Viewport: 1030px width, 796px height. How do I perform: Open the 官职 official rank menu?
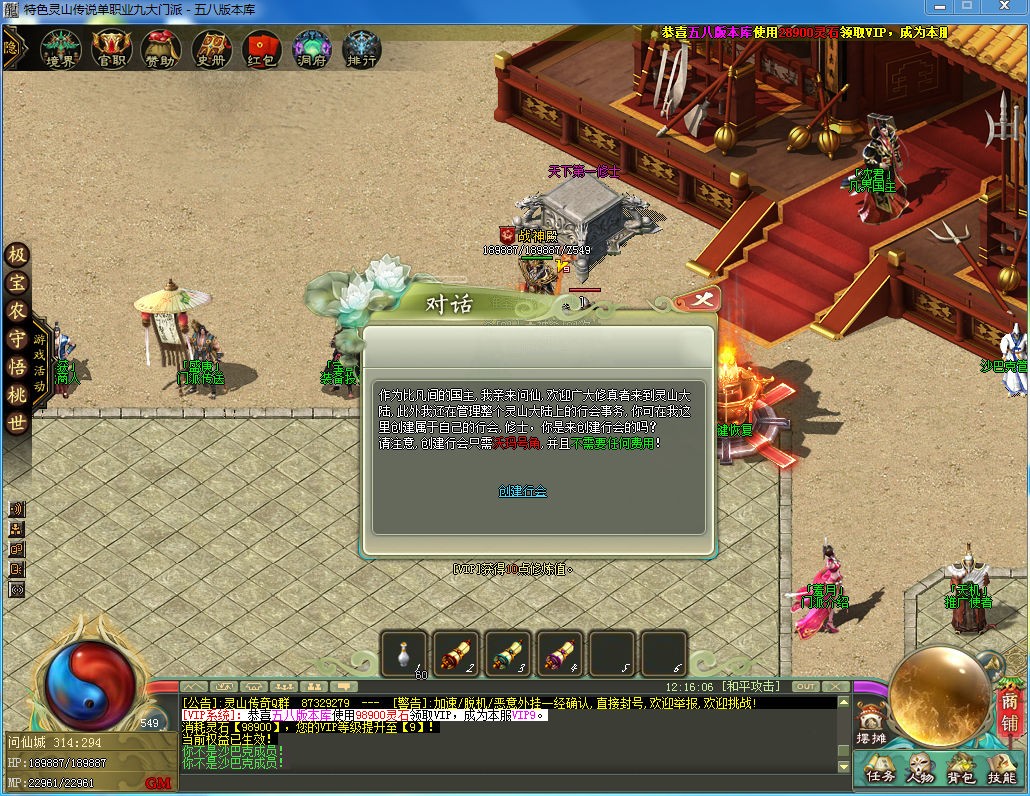(111, 47)
